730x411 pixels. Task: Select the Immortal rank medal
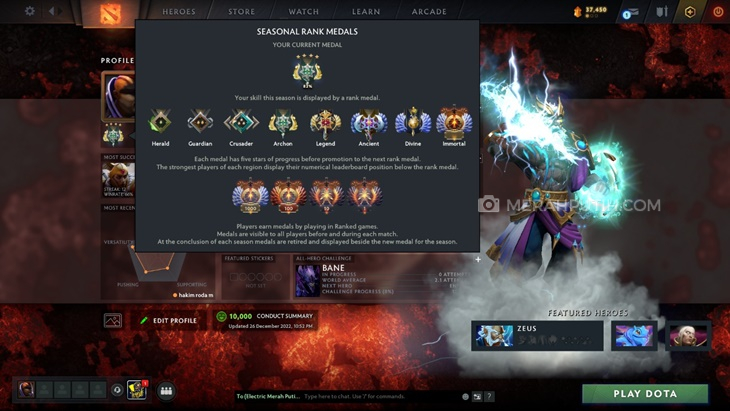pos(454,126)
